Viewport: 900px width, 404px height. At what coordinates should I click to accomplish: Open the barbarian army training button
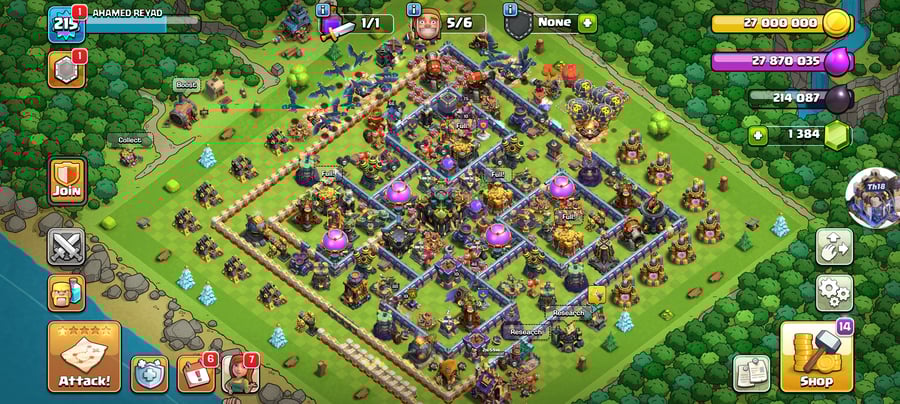point(66,293)
